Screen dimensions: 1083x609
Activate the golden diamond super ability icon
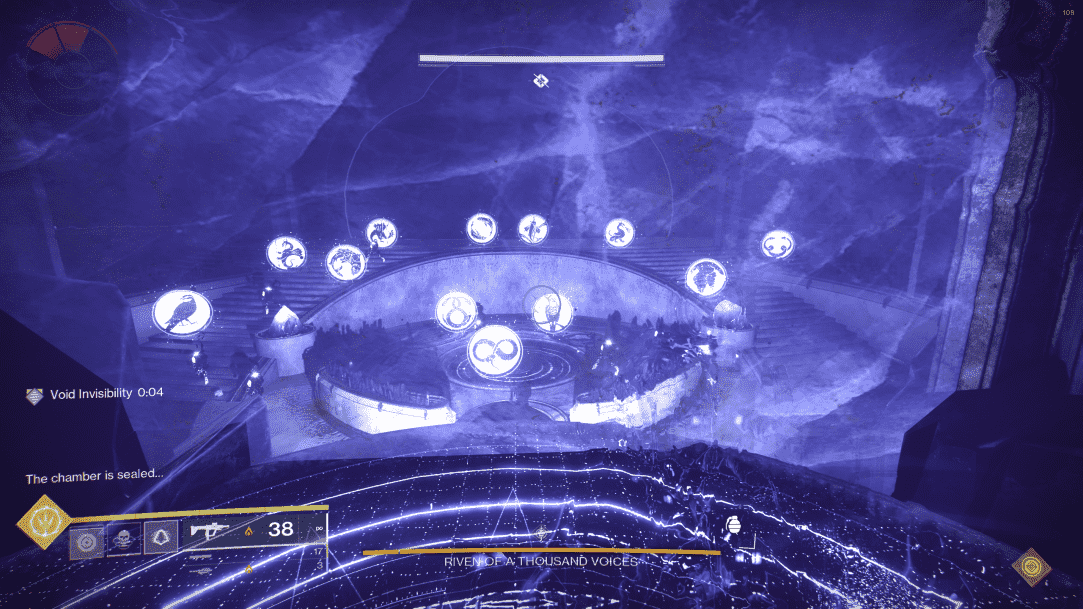(43, 522)
